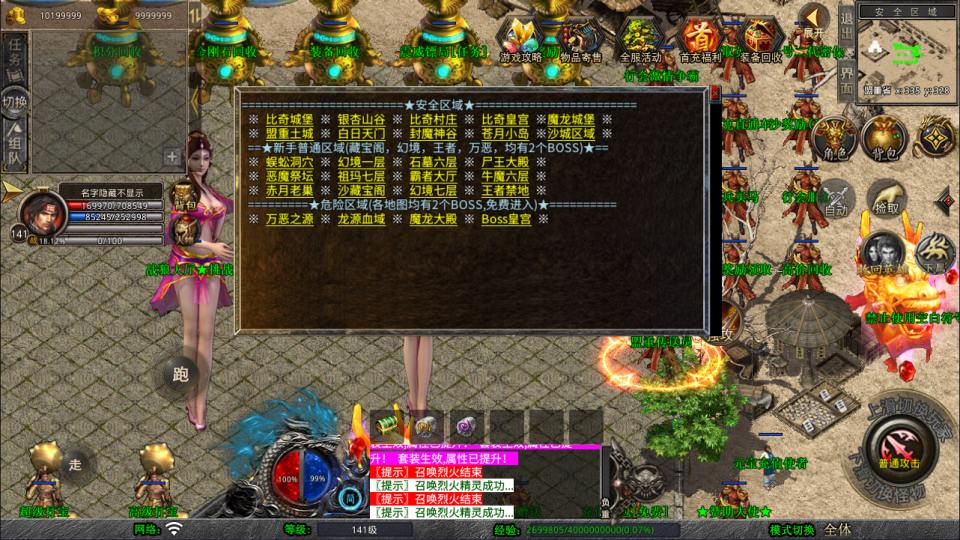The height and width of the screenshot is (540, 960).
Task: Open the 游戏攻略 game guide icon
Action: tap(521, 41)
